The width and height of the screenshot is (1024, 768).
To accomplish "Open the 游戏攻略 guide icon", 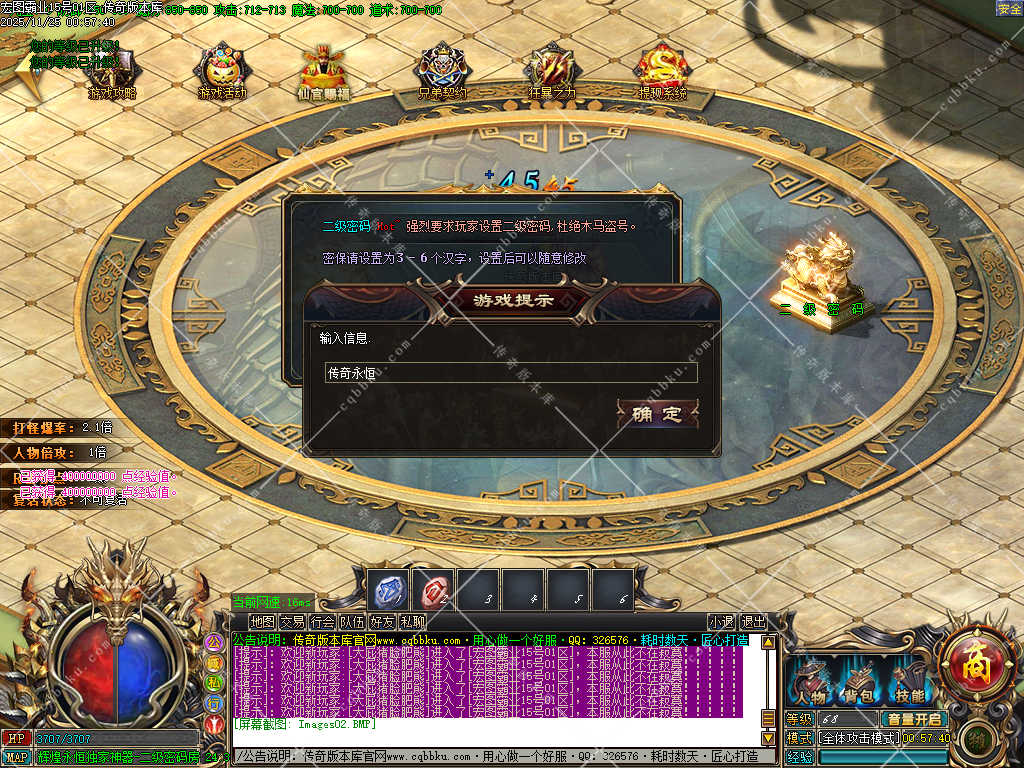I will tap(112, 72).
